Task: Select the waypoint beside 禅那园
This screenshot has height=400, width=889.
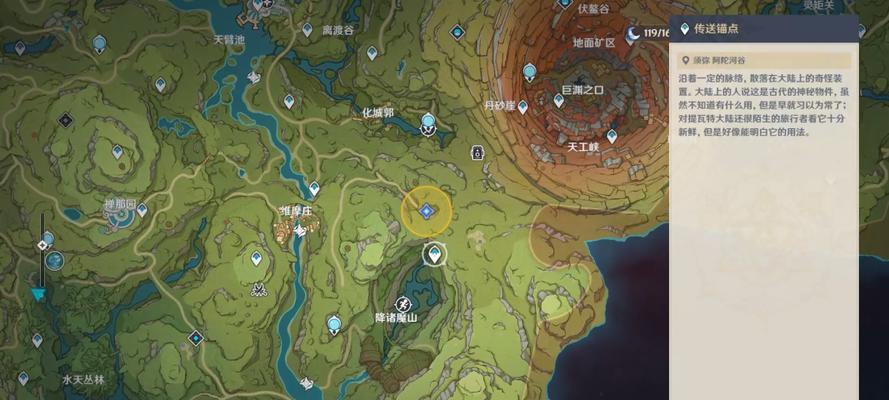Action: click(x=142, y=210)
